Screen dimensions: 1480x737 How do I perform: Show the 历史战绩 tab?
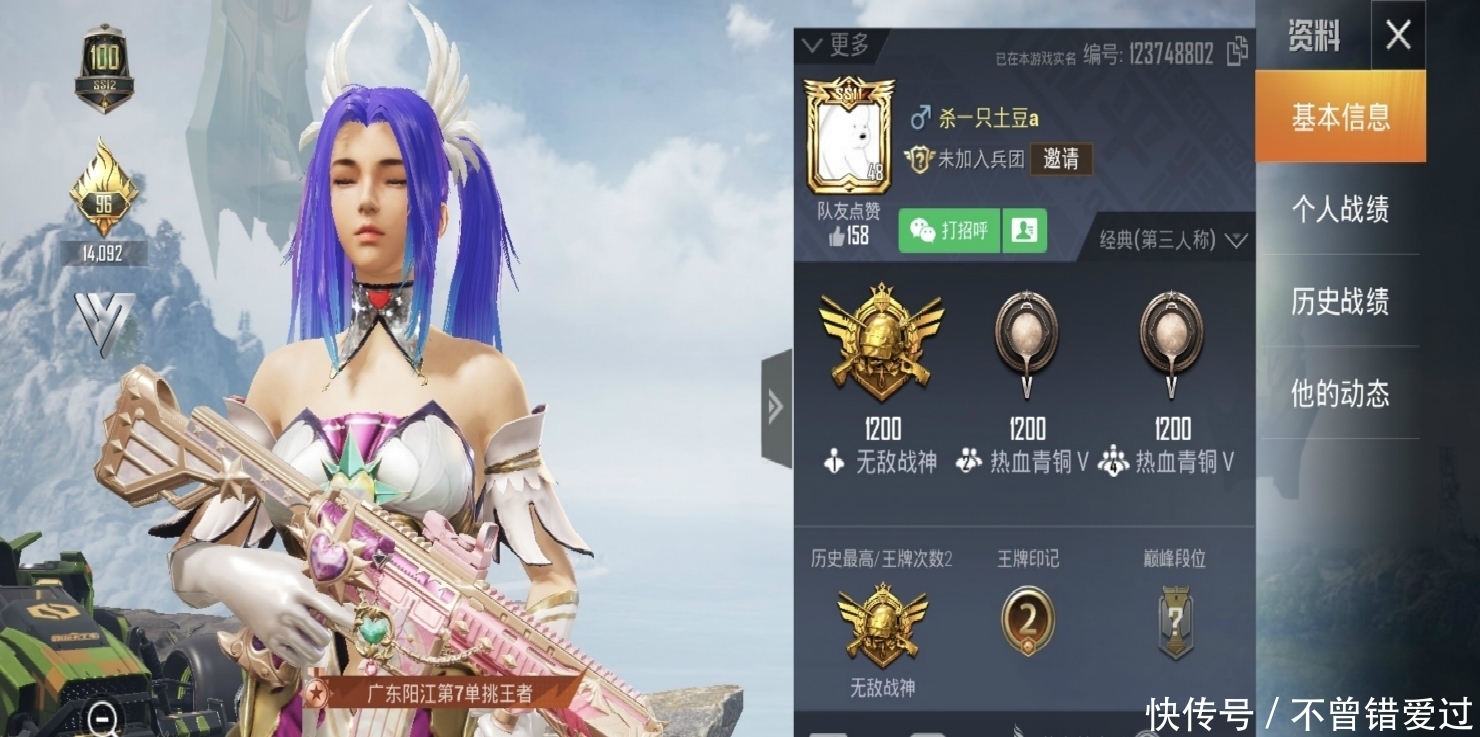[x=1340, y=301]
